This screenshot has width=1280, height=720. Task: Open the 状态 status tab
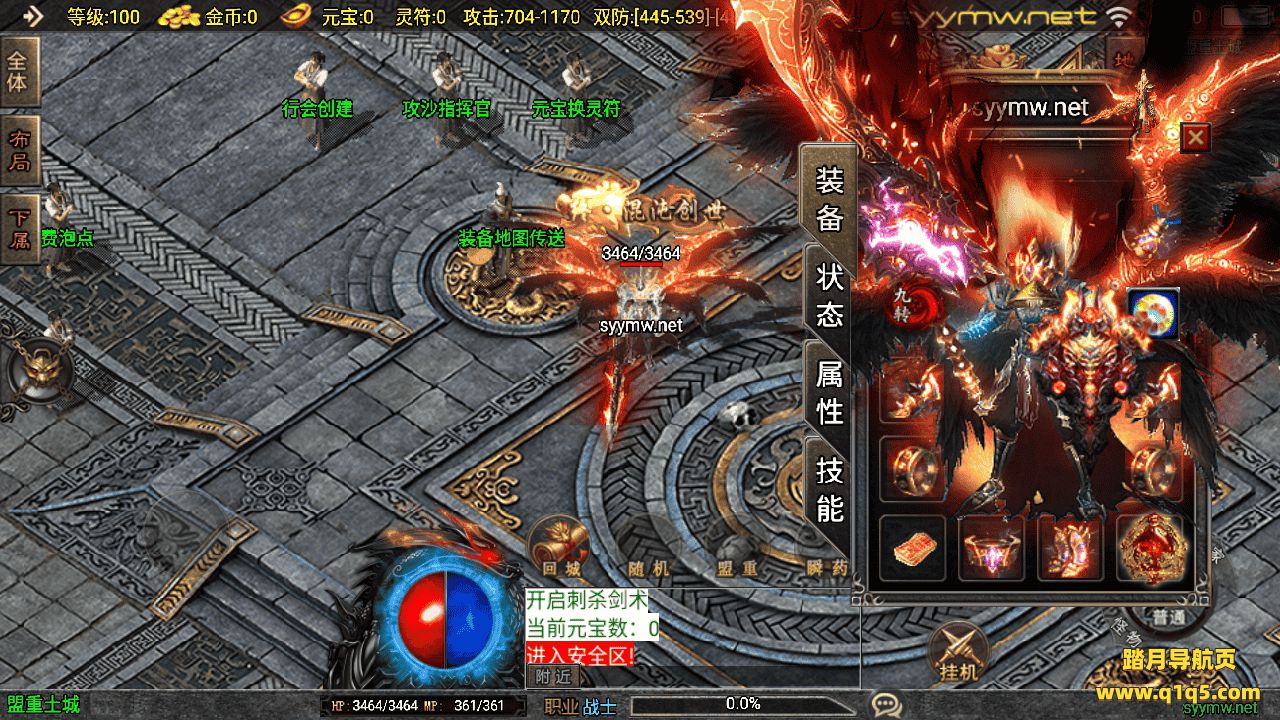[829, 295]
